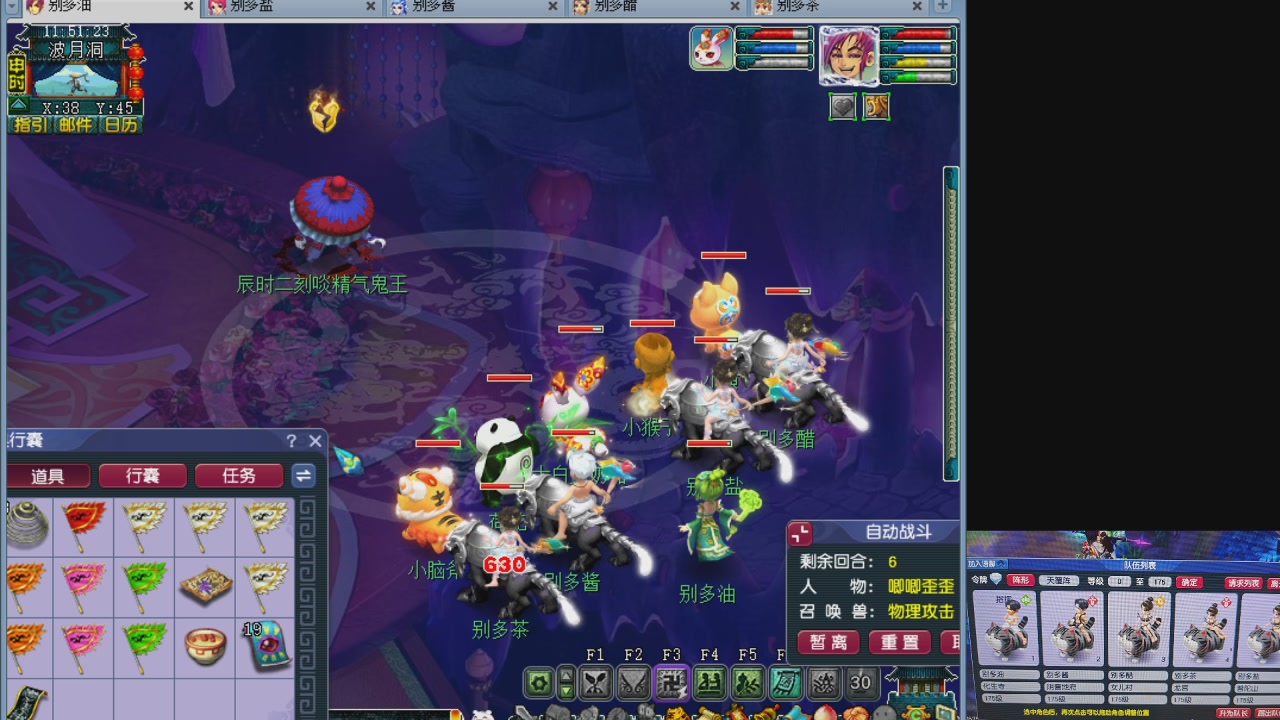Select the F1 sprout skill icon
1280x720 pixels.
pos(596,682)
